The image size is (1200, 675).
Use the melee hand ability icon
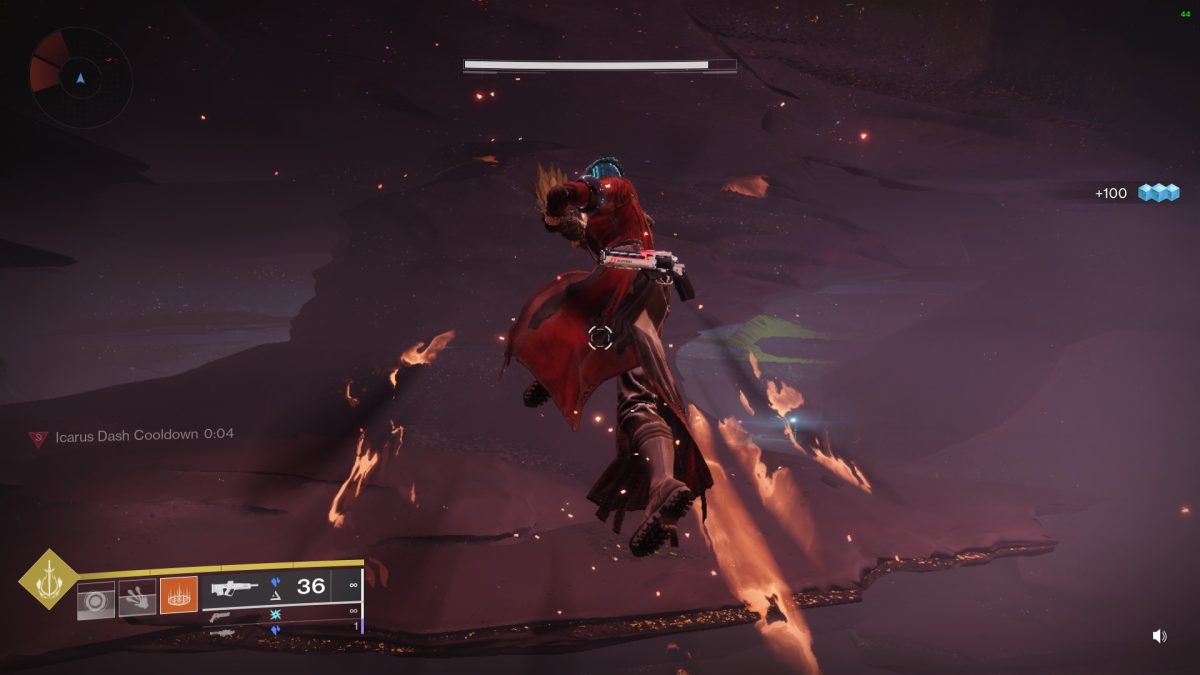[137, 598]
